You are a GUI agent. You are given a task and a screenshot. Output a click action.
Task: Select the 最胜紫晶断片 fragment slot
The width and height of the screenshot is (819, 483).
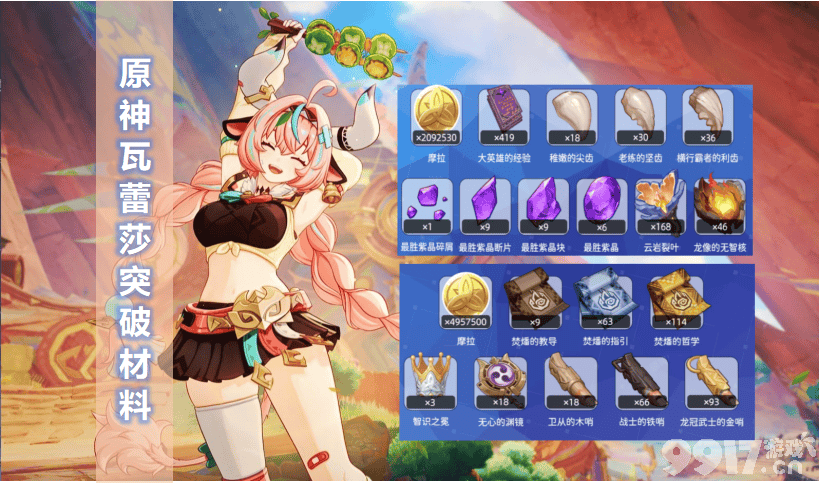tap(485, 205)
